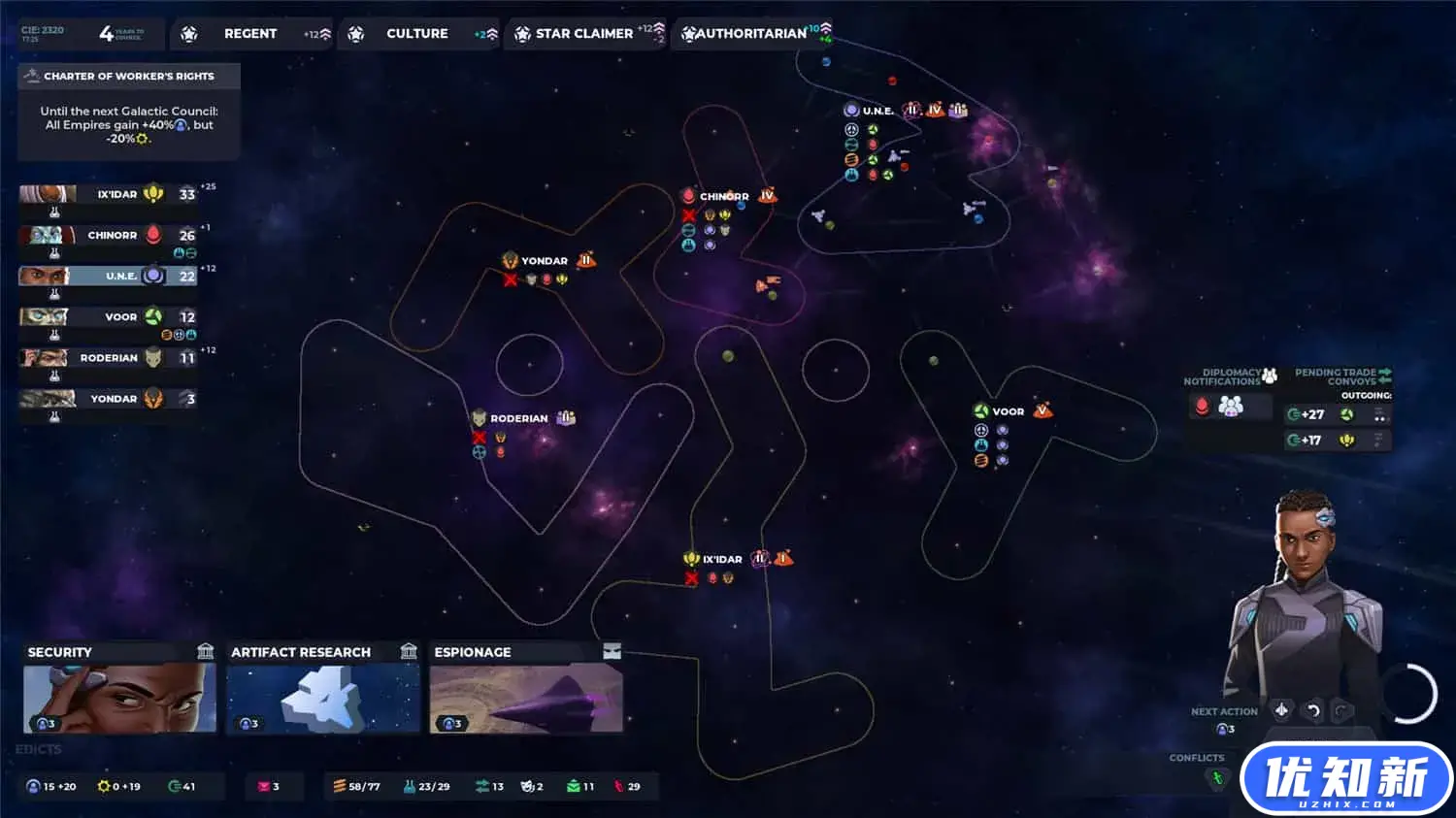Expand the U.N.E. empire leaderboard entry
Screen dimensions: 1456x818
pos(107,276)
